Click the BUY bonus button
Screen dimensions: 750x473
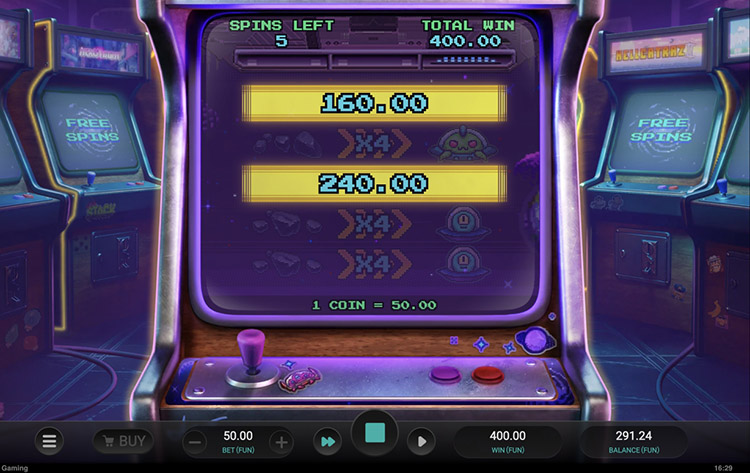(122, 440)
